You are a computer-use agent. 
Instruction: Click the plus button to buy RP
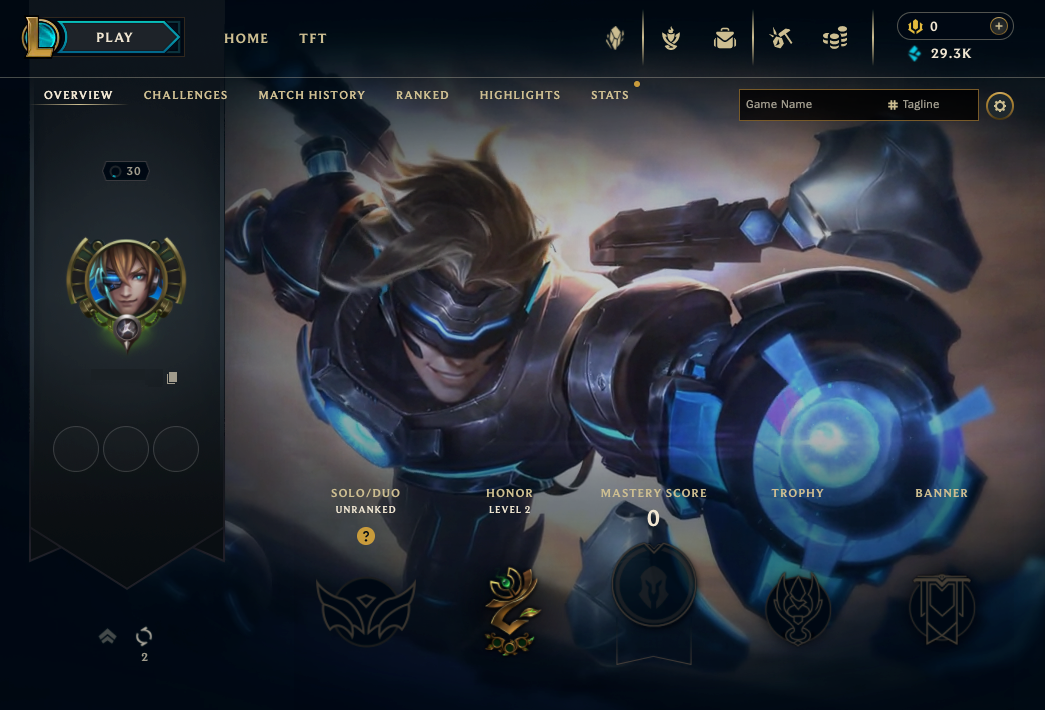point(997,27)
